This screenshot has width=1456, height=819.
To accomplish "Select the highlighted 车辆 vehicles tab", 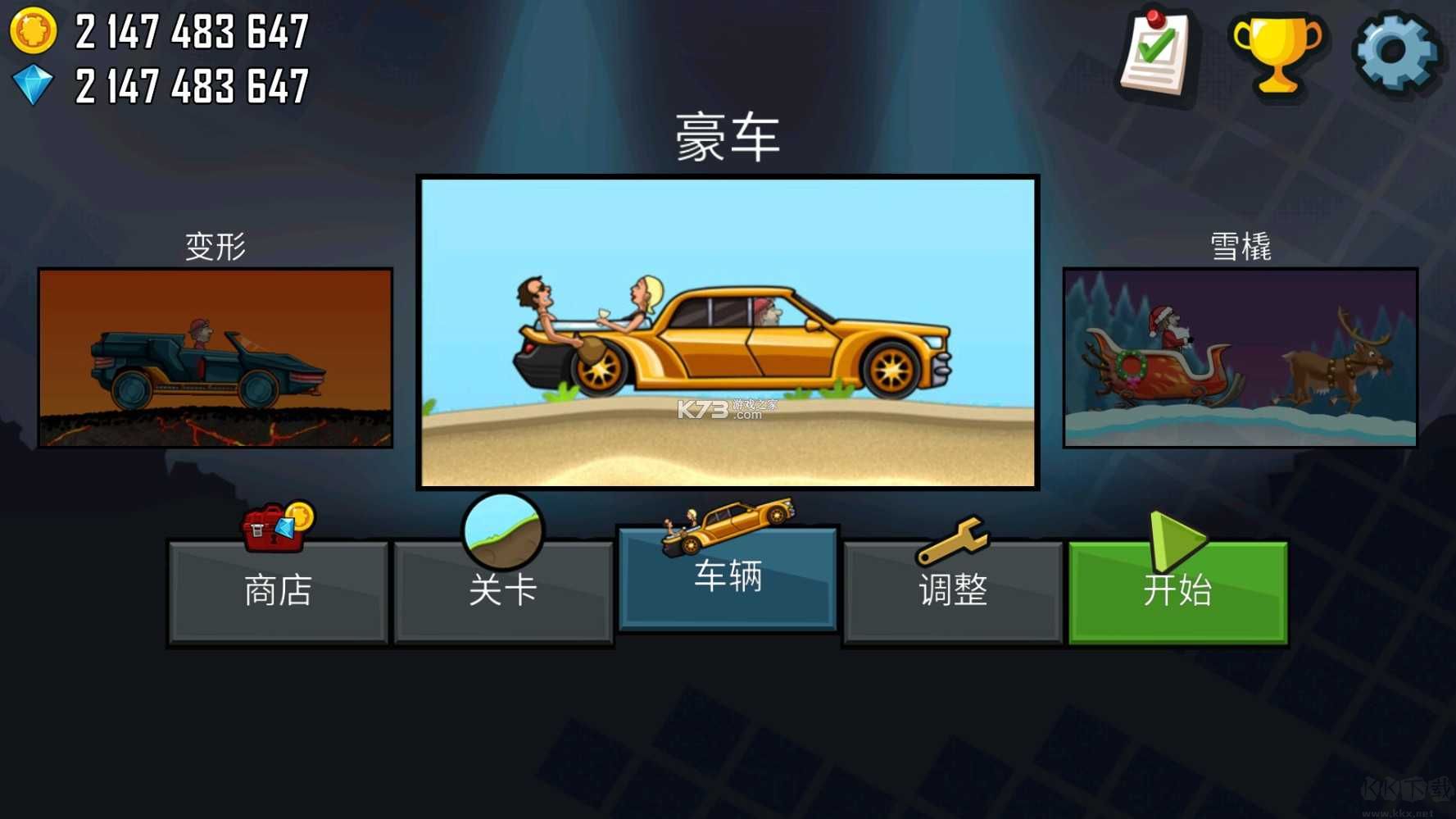I will pos(728,578).
